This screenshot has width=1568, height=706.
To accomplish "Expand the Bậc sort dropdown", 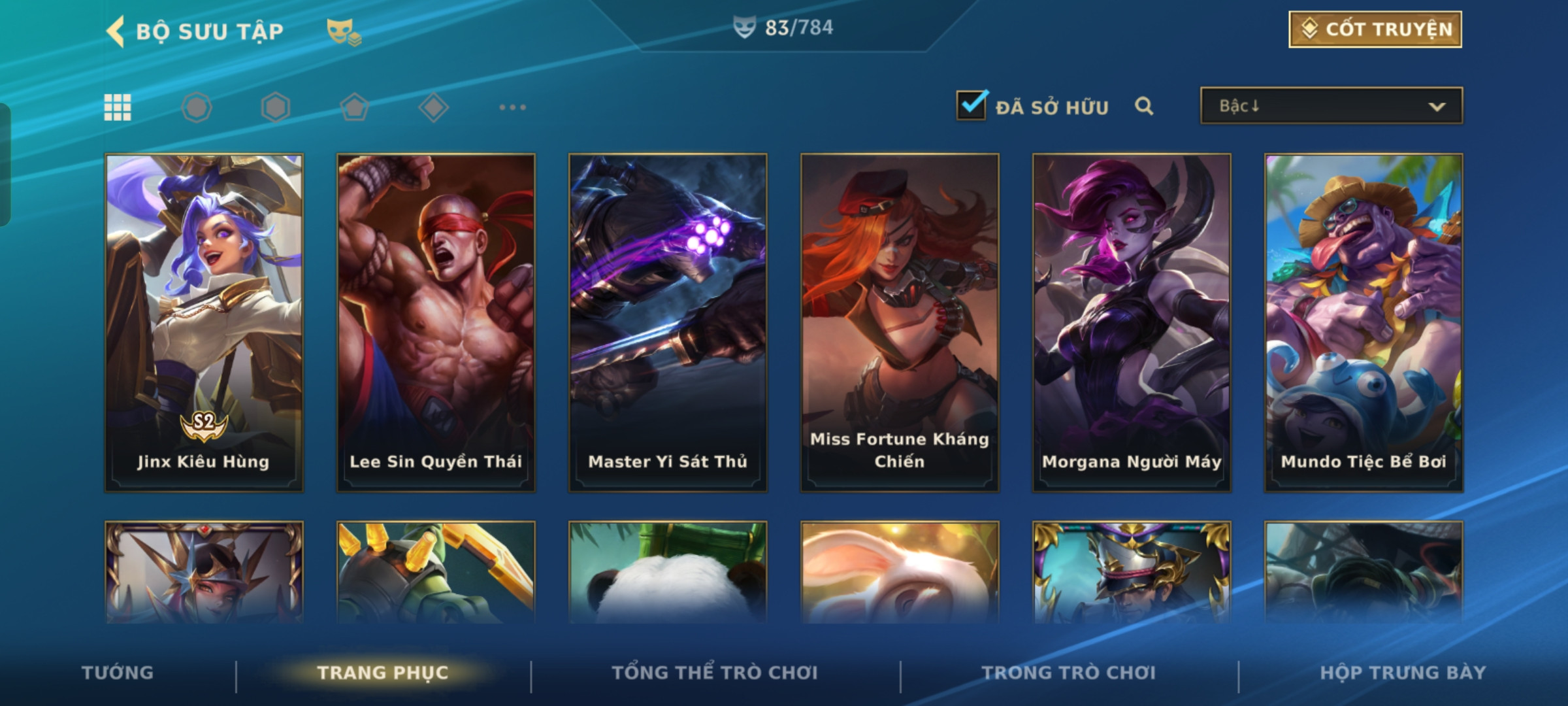I will [1331, 106].
